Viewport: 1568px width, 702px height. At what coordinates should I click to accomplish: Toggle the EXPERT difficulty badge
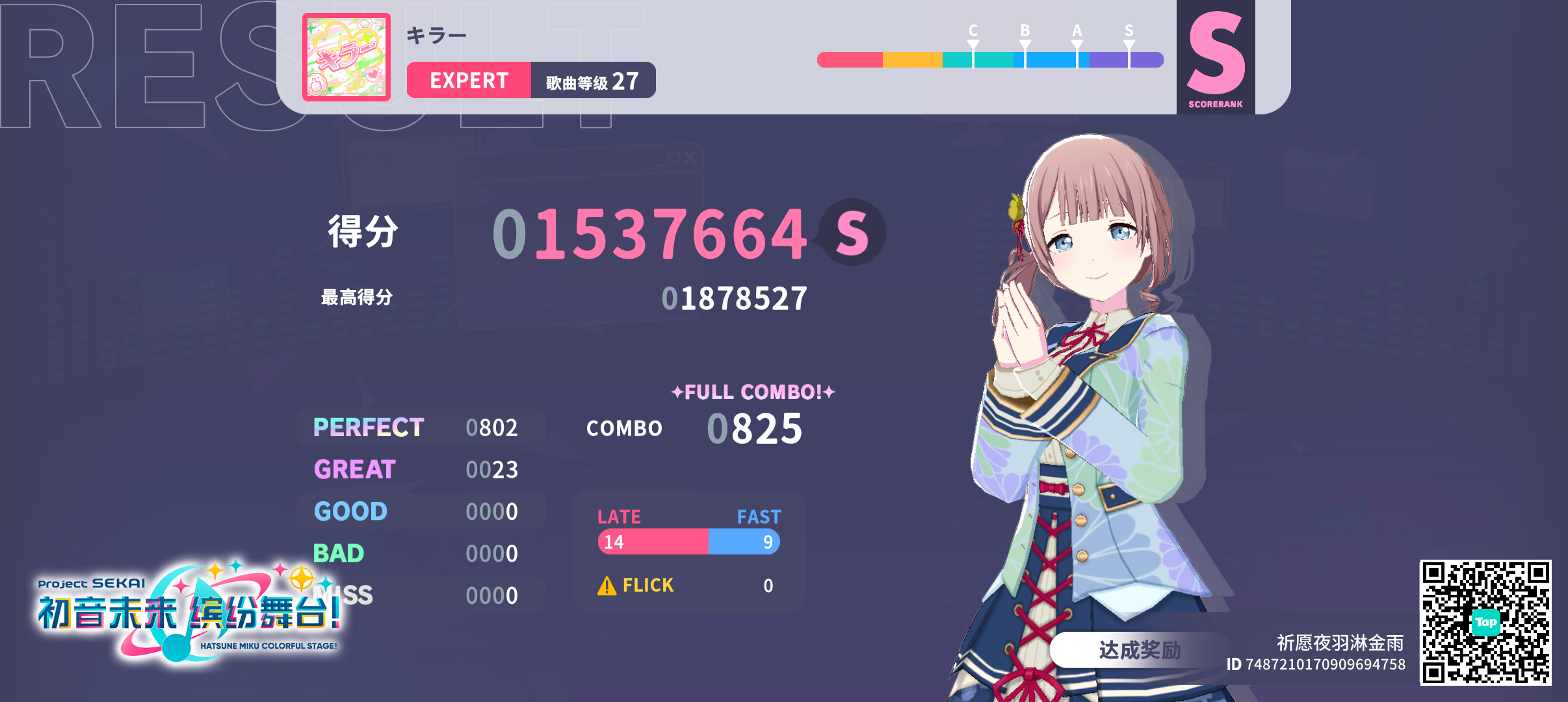pos(469,81)
